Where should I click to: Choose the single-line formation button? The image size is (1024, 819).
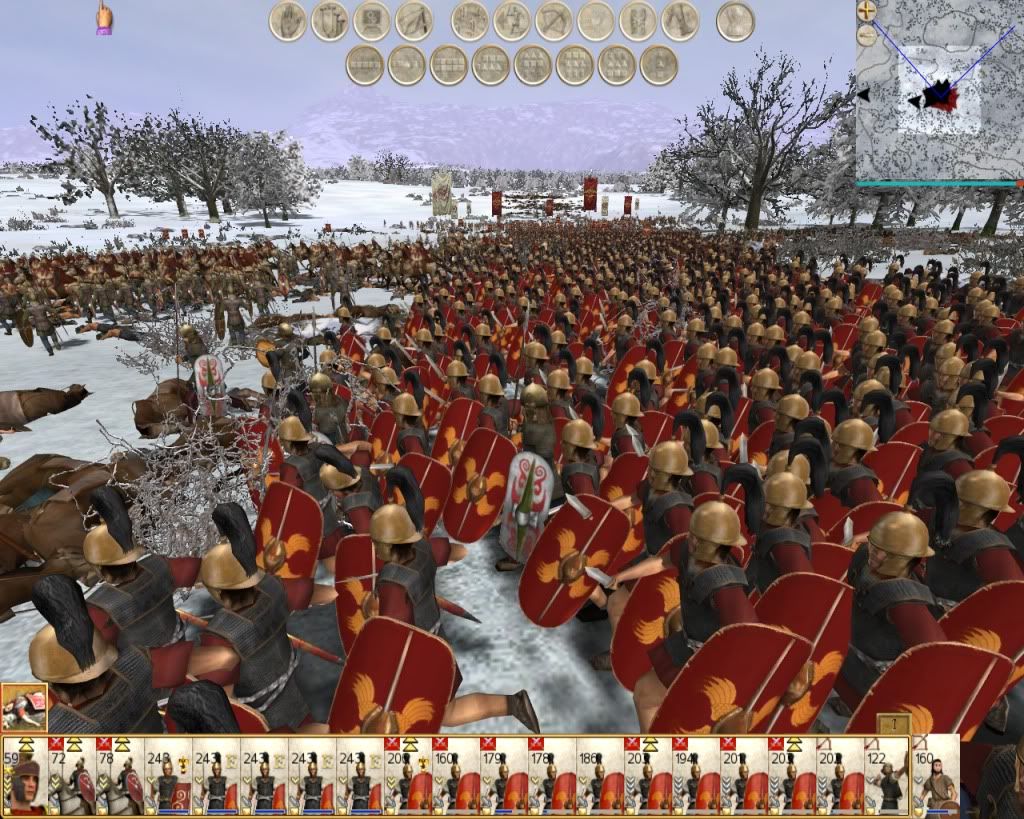[x=365, y=66]
